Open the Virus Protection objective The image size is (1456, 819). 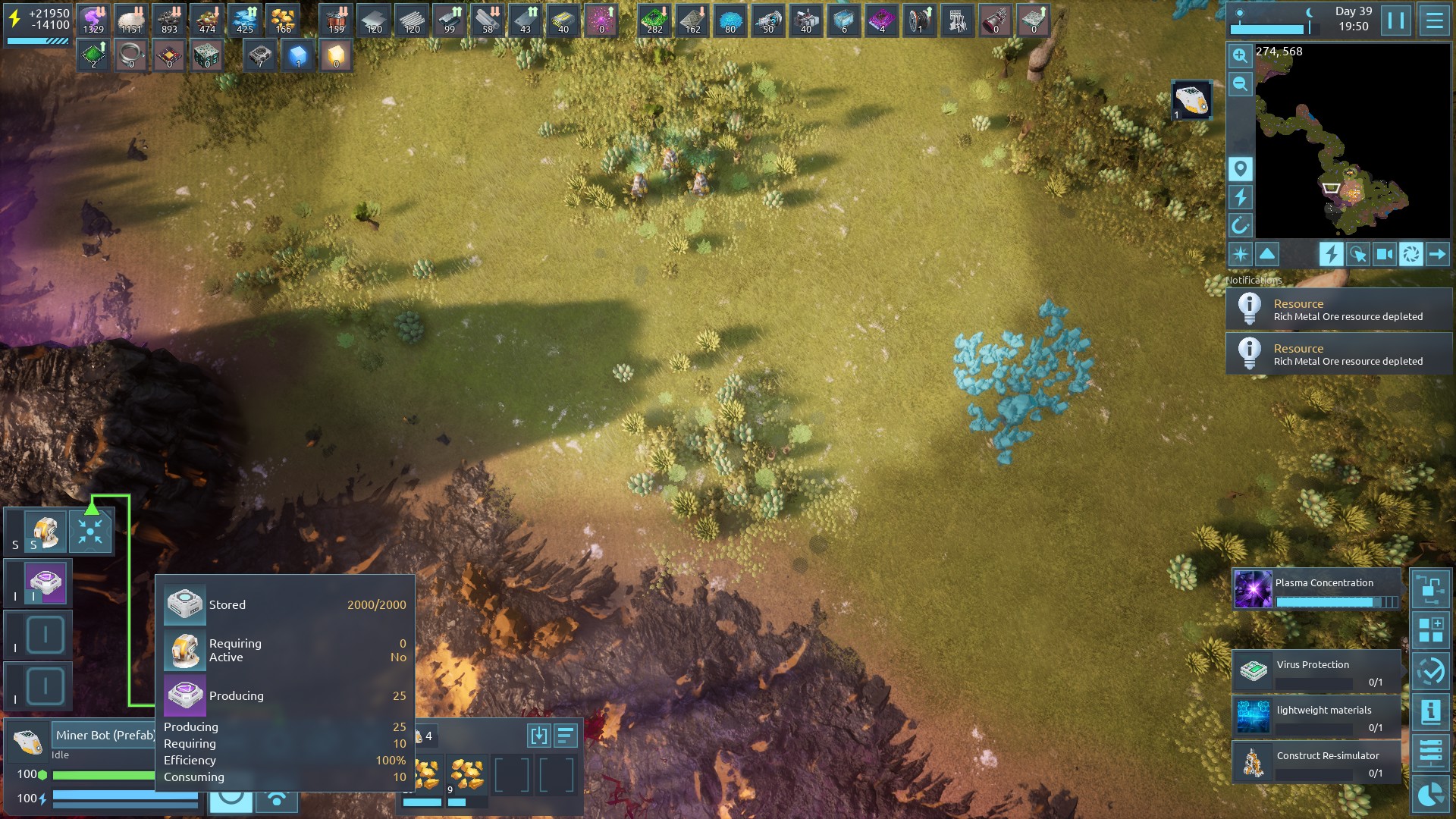1316,671
